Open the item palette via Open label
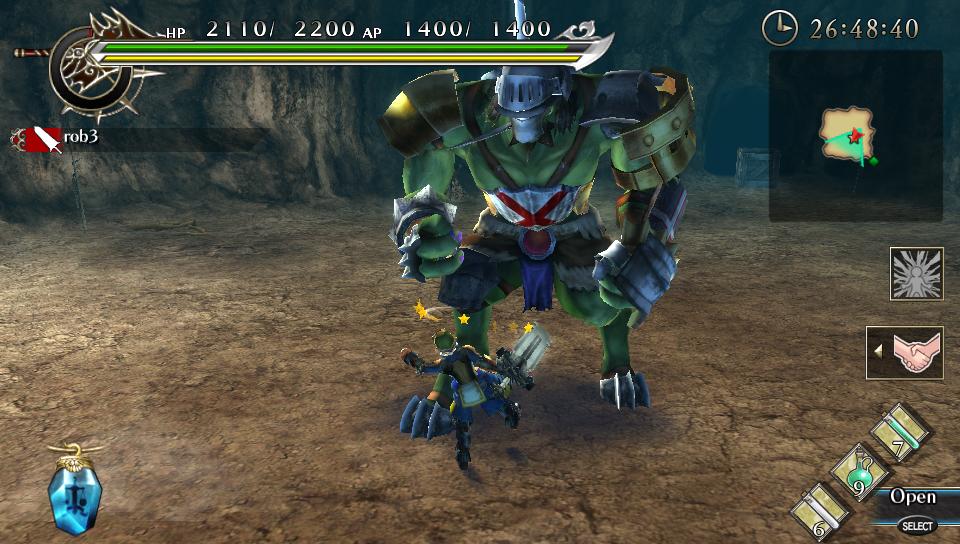Viewport: 960px width, 544px height. pos(912,497)
